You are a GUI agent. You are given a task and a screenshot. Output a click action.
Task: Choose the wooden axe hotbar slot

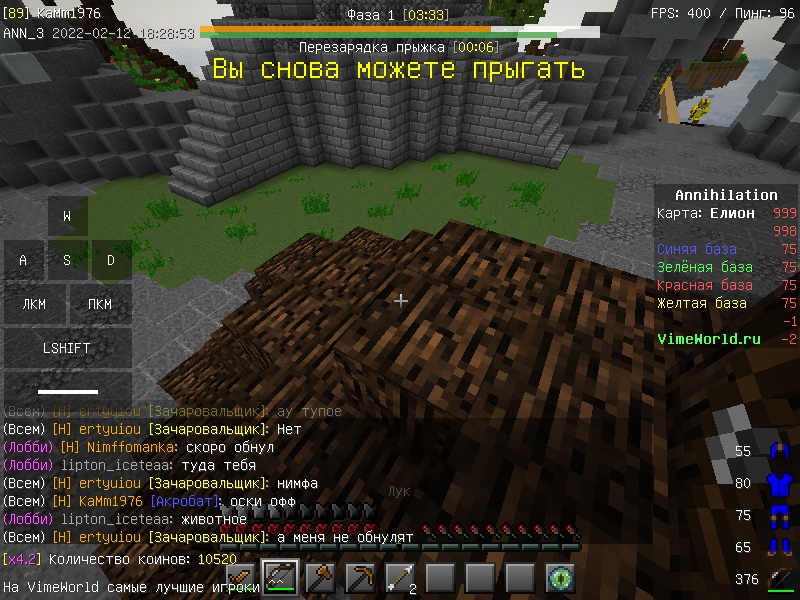(x=320, y=578)
